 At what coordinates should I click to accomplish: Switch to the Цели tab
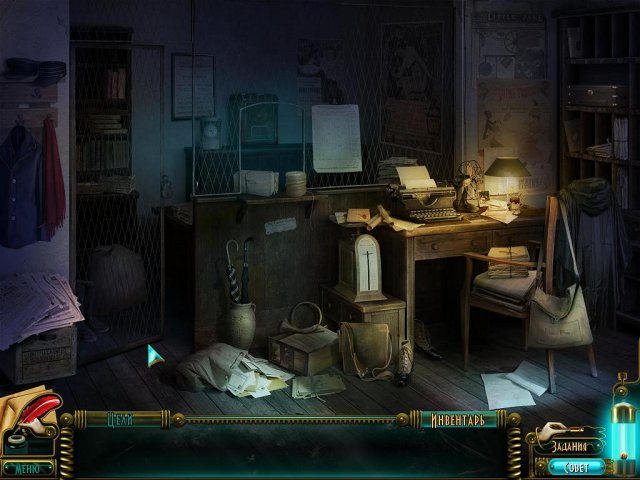tap(120, 420)
